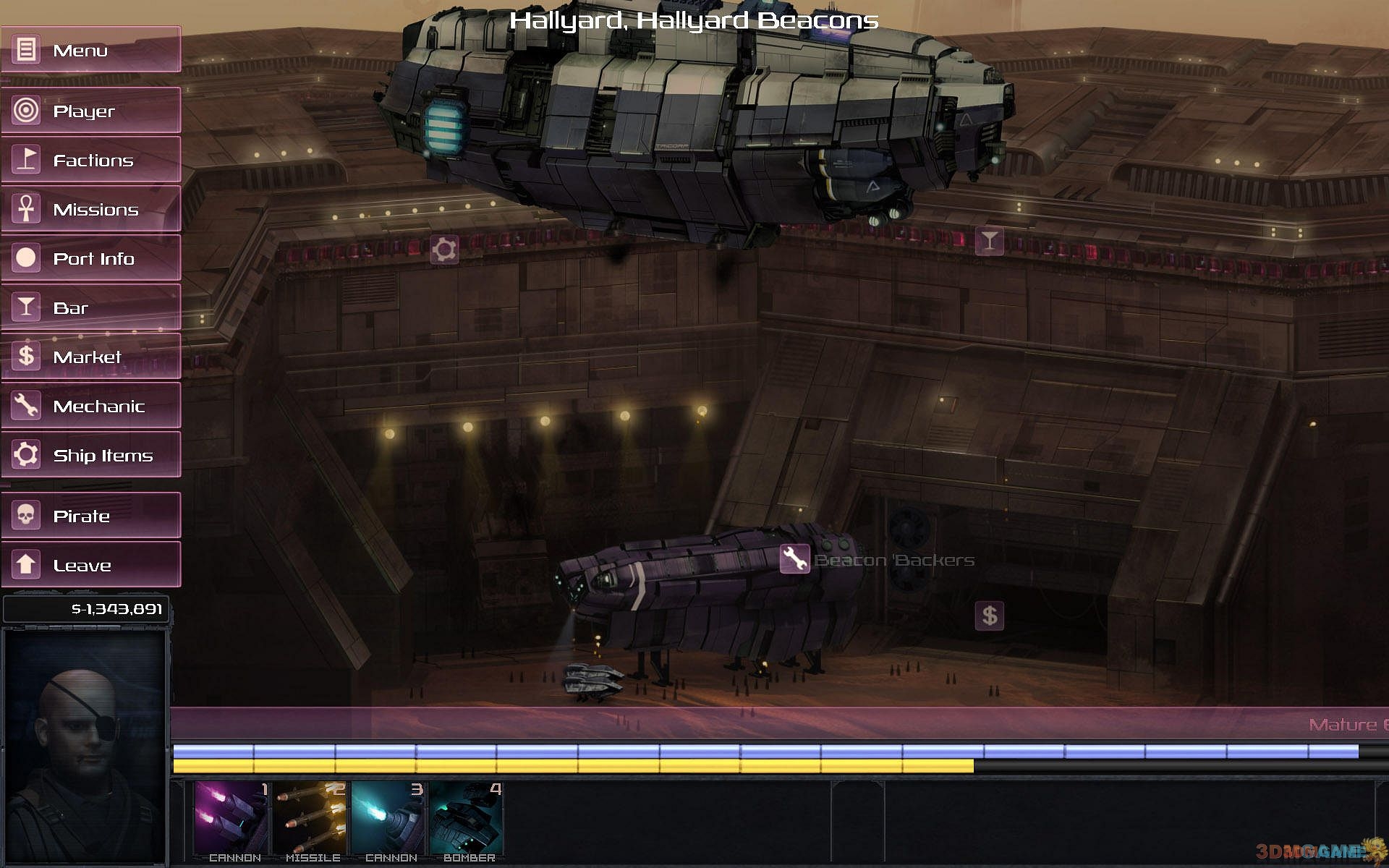1389x868 pixels.
Task: Open the Ship Items shop
Action: [90, 455]
